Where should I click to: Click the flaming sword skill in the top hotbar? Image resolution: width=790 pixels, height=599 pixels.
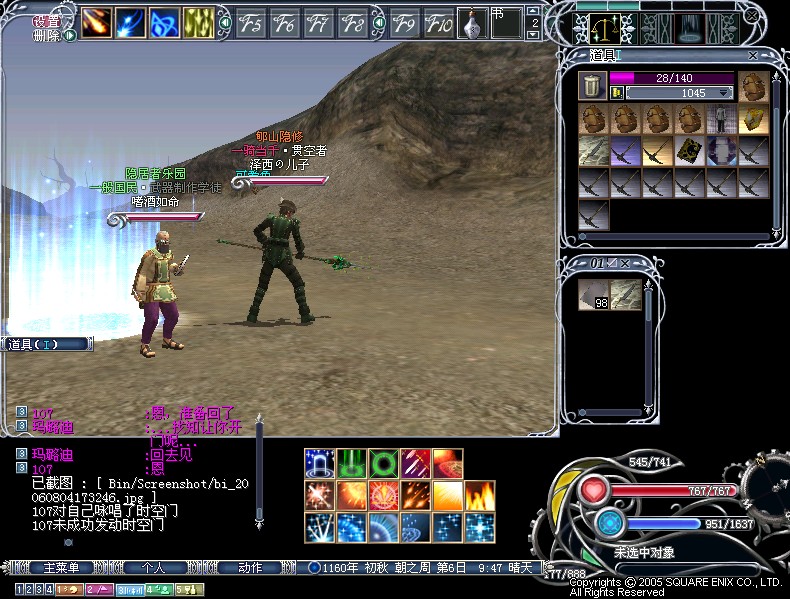[97, 21]
